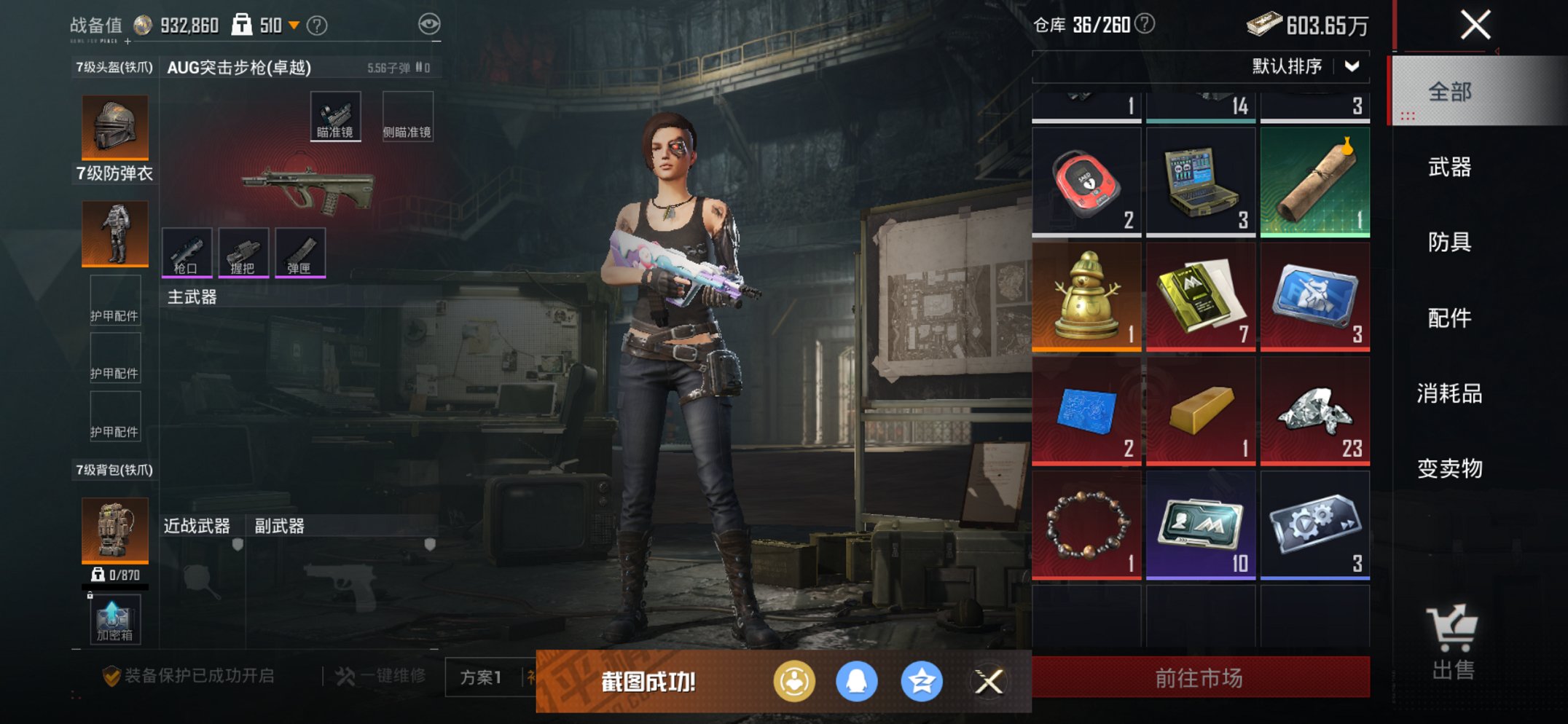Close the warehouse screen
This screenshot has height=724, width=1568.
point(1475,25)
